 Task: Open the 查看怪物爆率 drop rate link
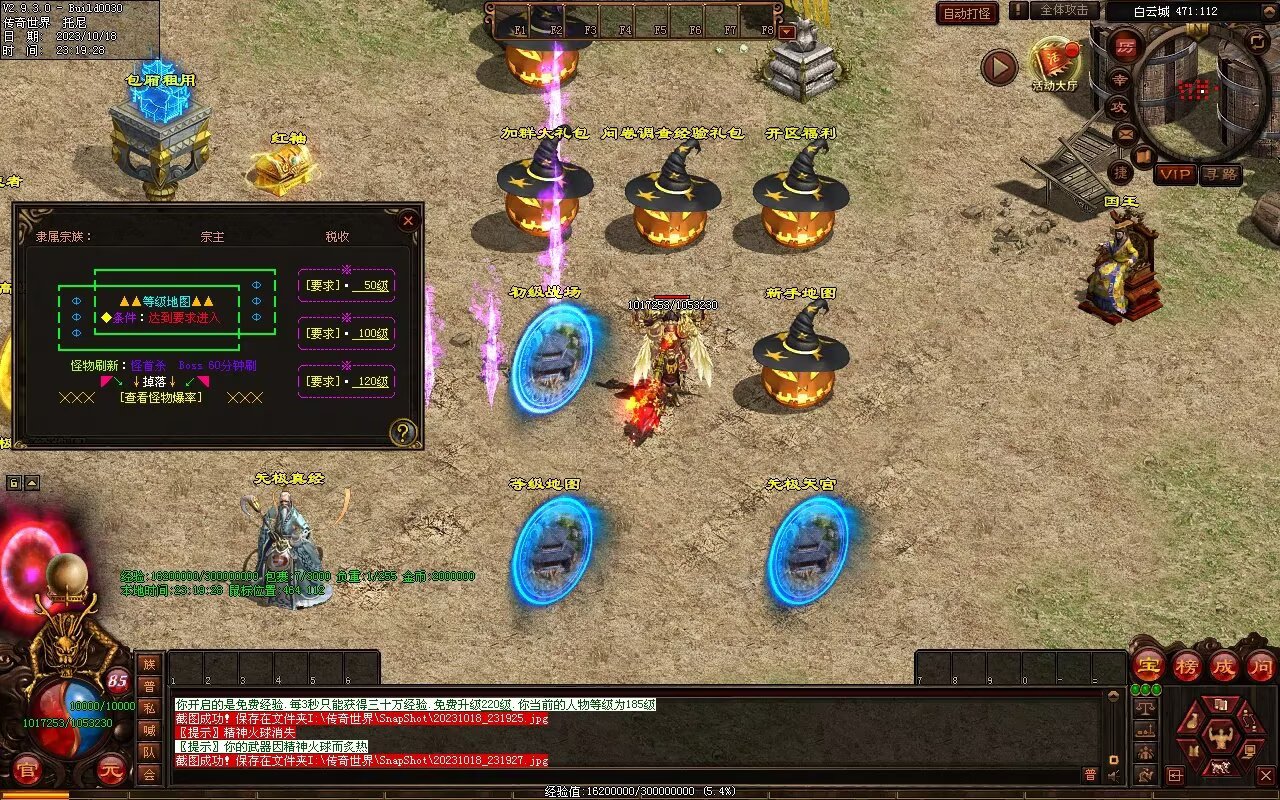pyautogui.click(x=161, y=397)
